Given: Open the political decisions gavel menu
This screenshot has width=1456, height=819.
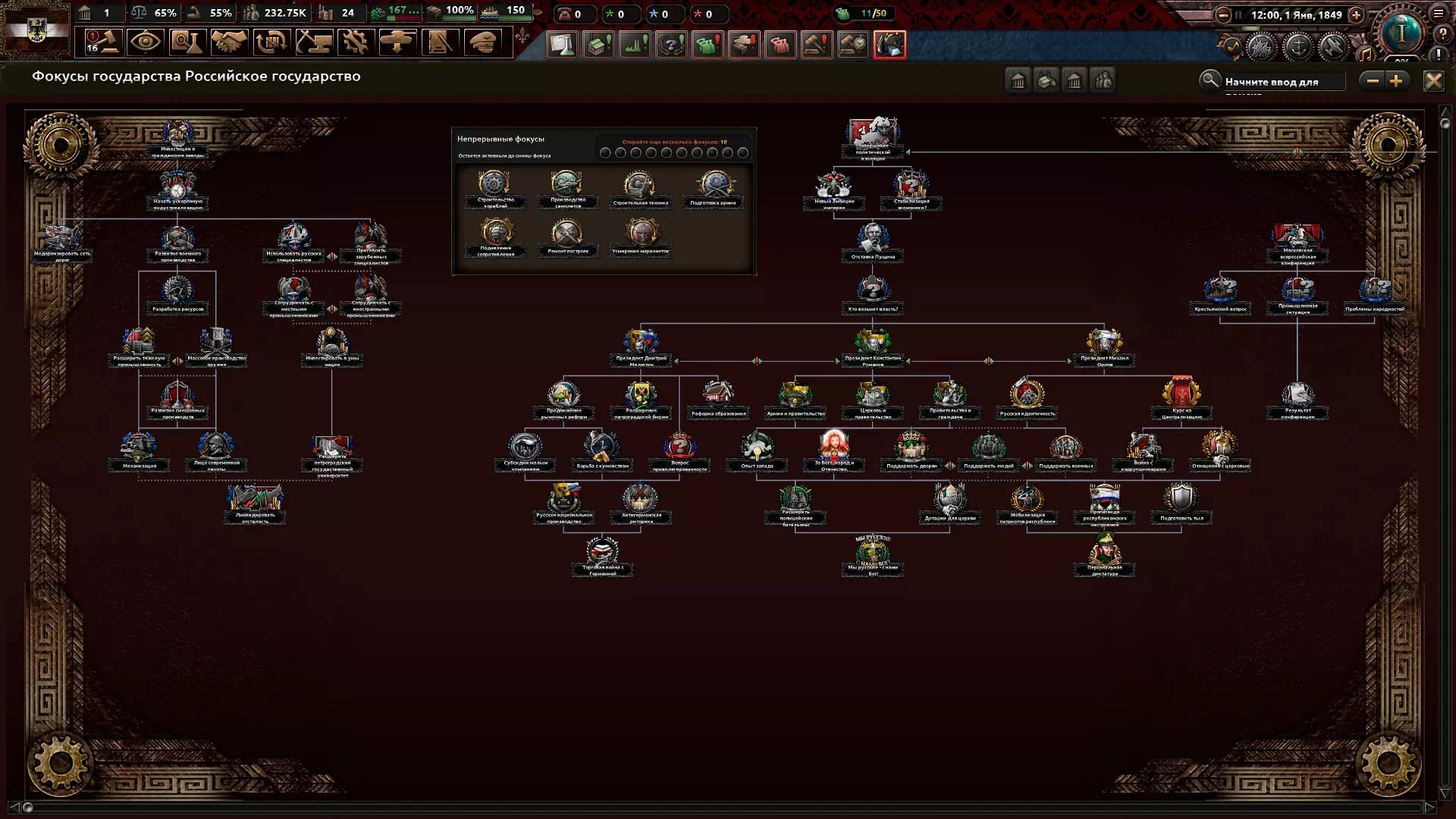Looking at the screenshot, I should click(103, 42).
